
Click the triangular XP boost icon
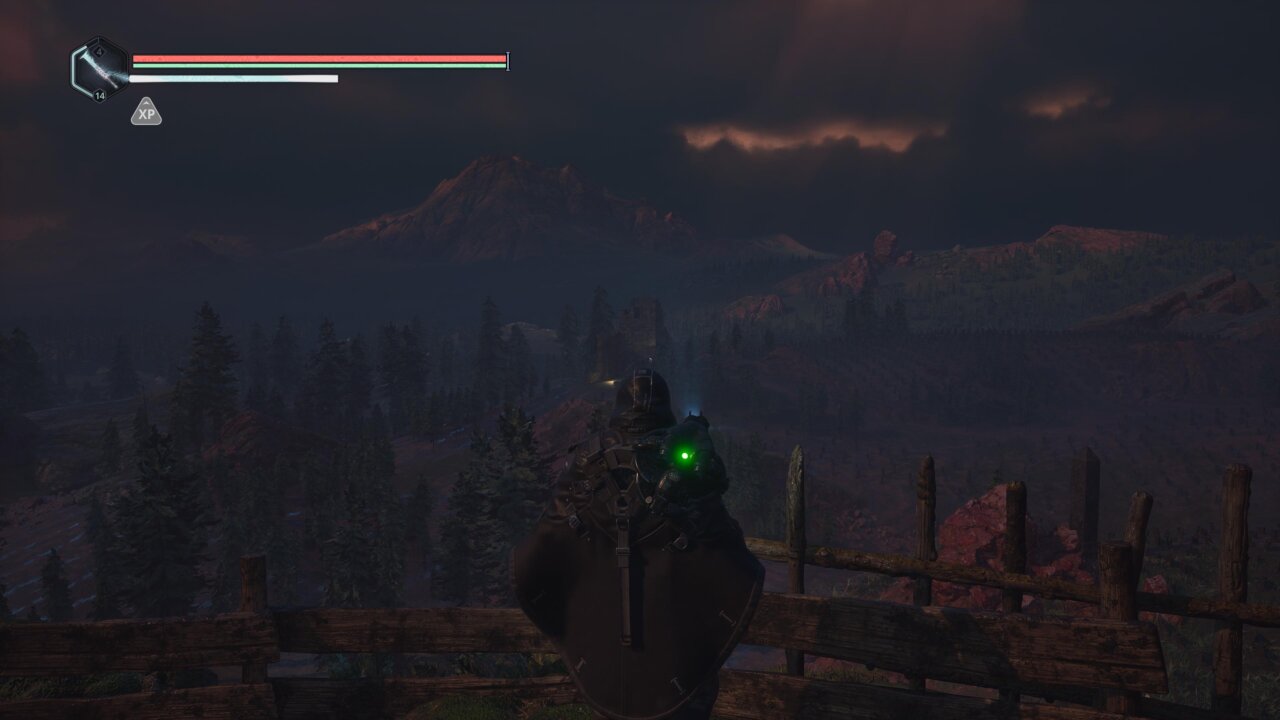[146, 112]
